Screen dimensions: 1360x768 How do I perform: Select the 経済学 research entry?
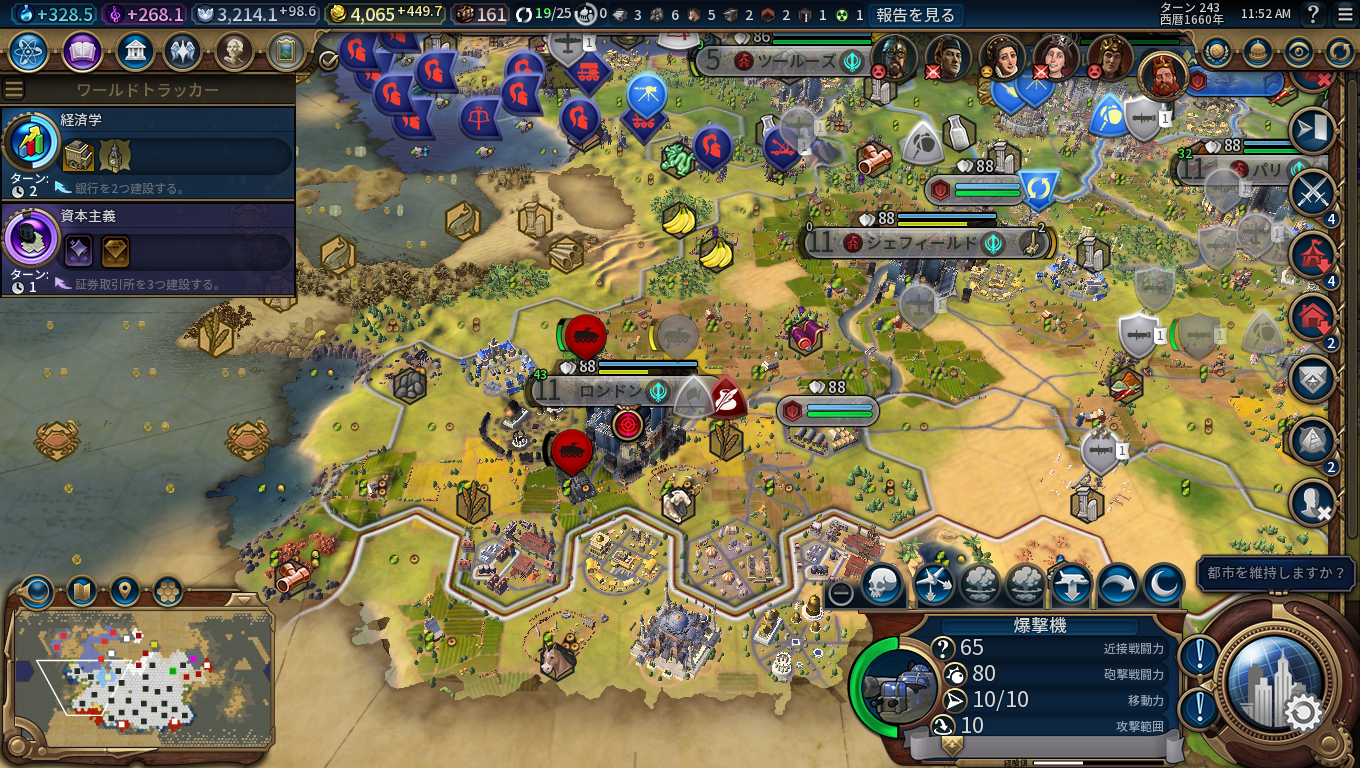(x=148, y=152)
